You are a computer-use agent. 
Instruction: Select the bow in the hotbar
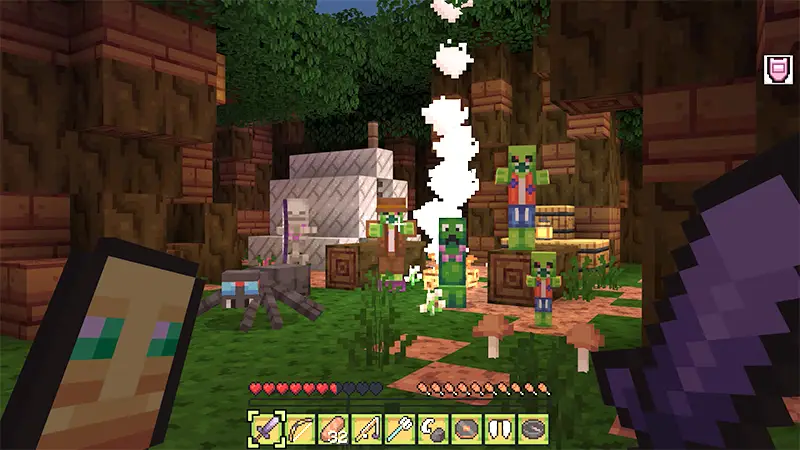click(x=300, y=428)
